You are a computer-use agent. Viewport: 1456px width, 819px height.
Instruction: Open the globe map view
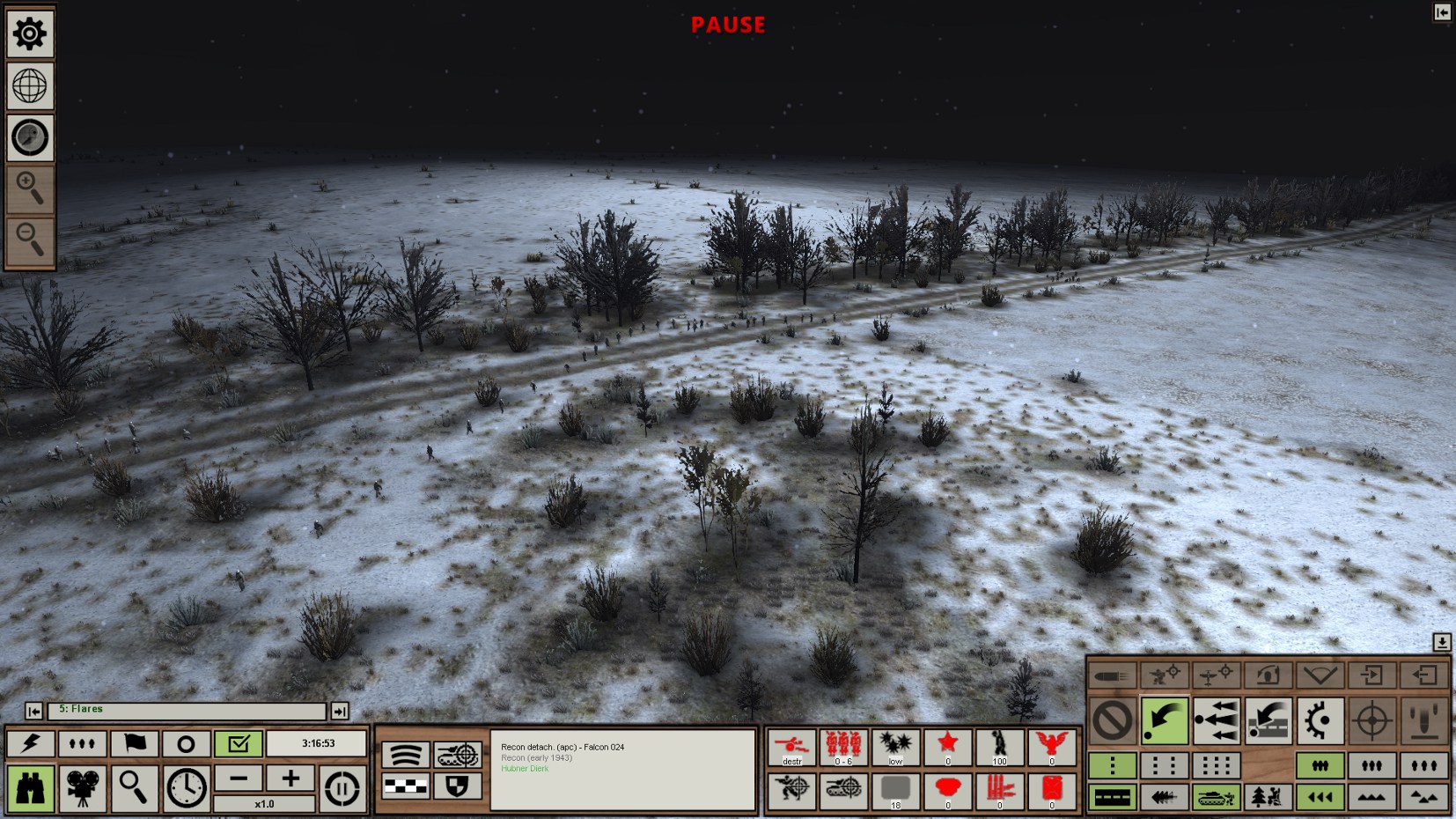(x=30, y=86)
